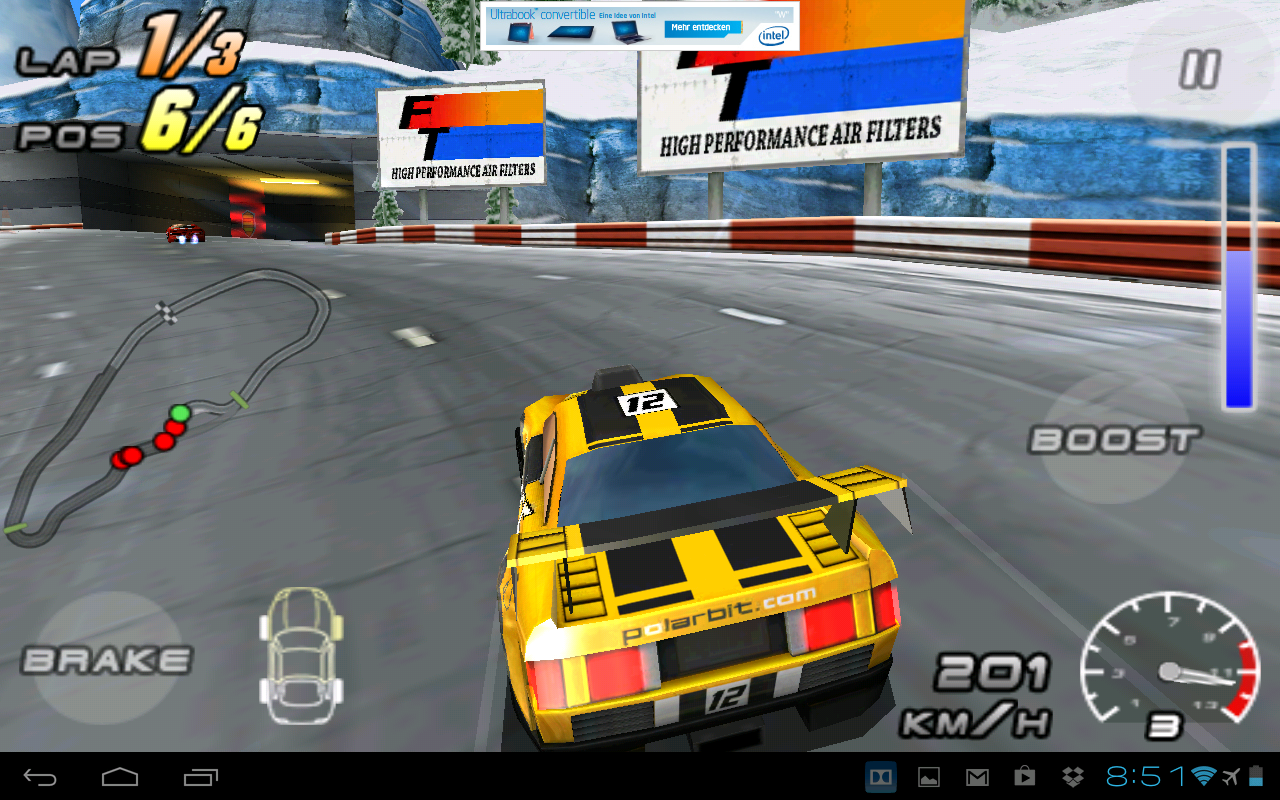The image size is (1280, 800).
Task: Click the track minimap
Action: click(165, 410)
